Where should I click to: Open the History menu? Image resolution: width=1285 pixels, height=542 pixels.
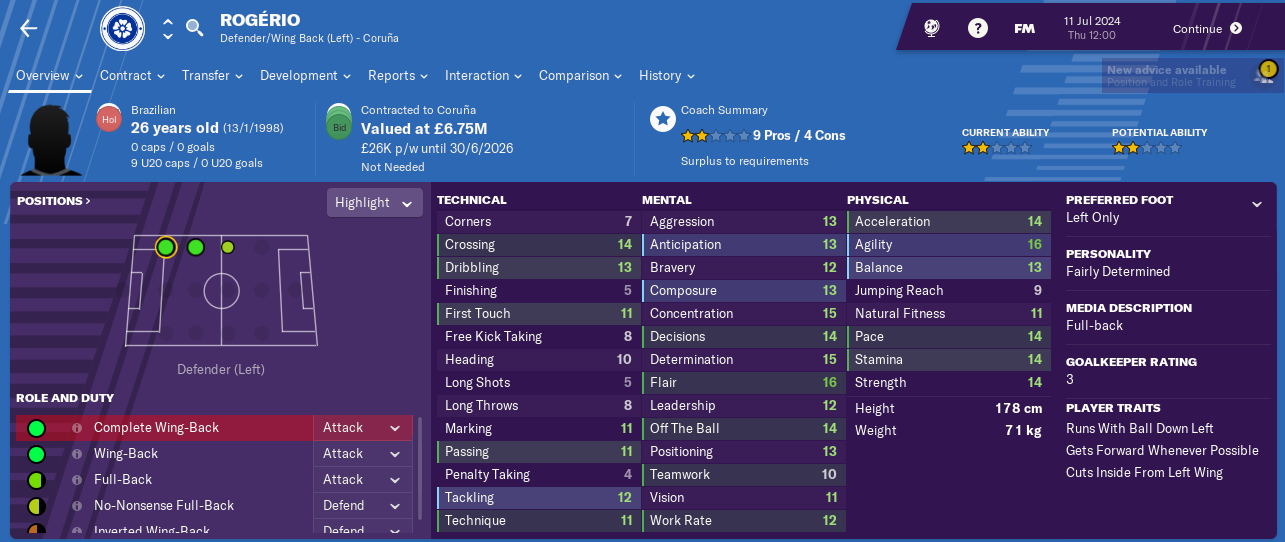(667, 76)
